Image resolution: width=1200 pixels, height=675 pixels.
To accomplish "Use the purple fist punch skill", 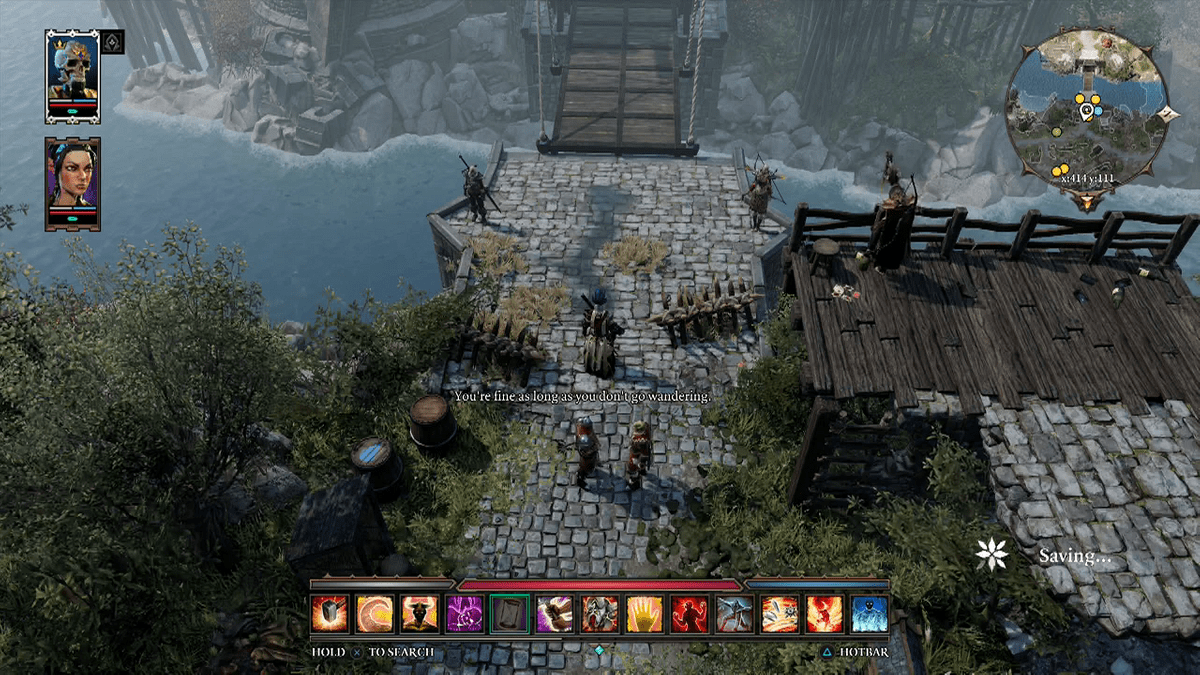I will coord(554,613).
